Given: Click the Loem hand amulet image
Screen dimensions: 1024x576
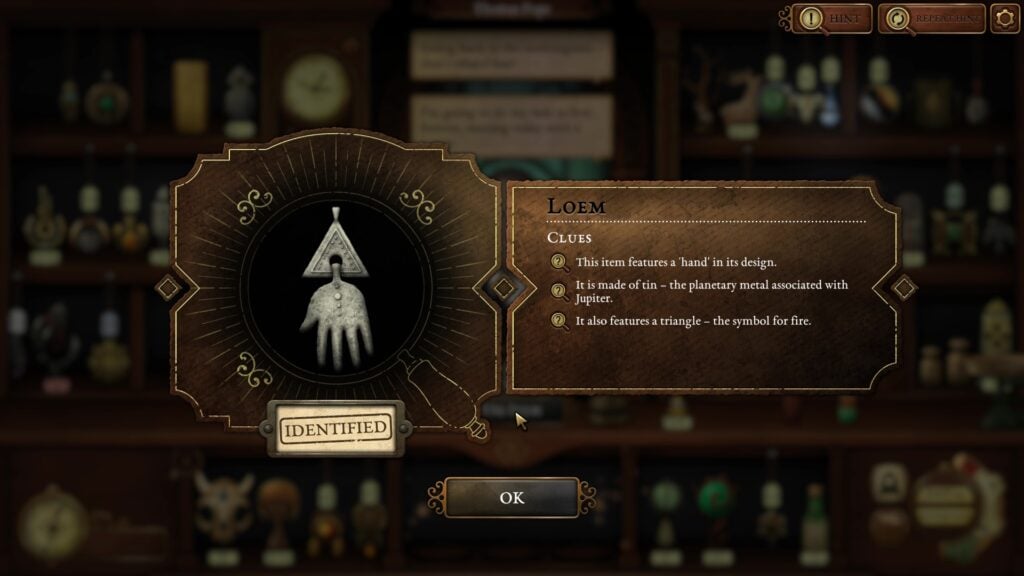Looking at the screenshot, I should click(x=335, y=298).
